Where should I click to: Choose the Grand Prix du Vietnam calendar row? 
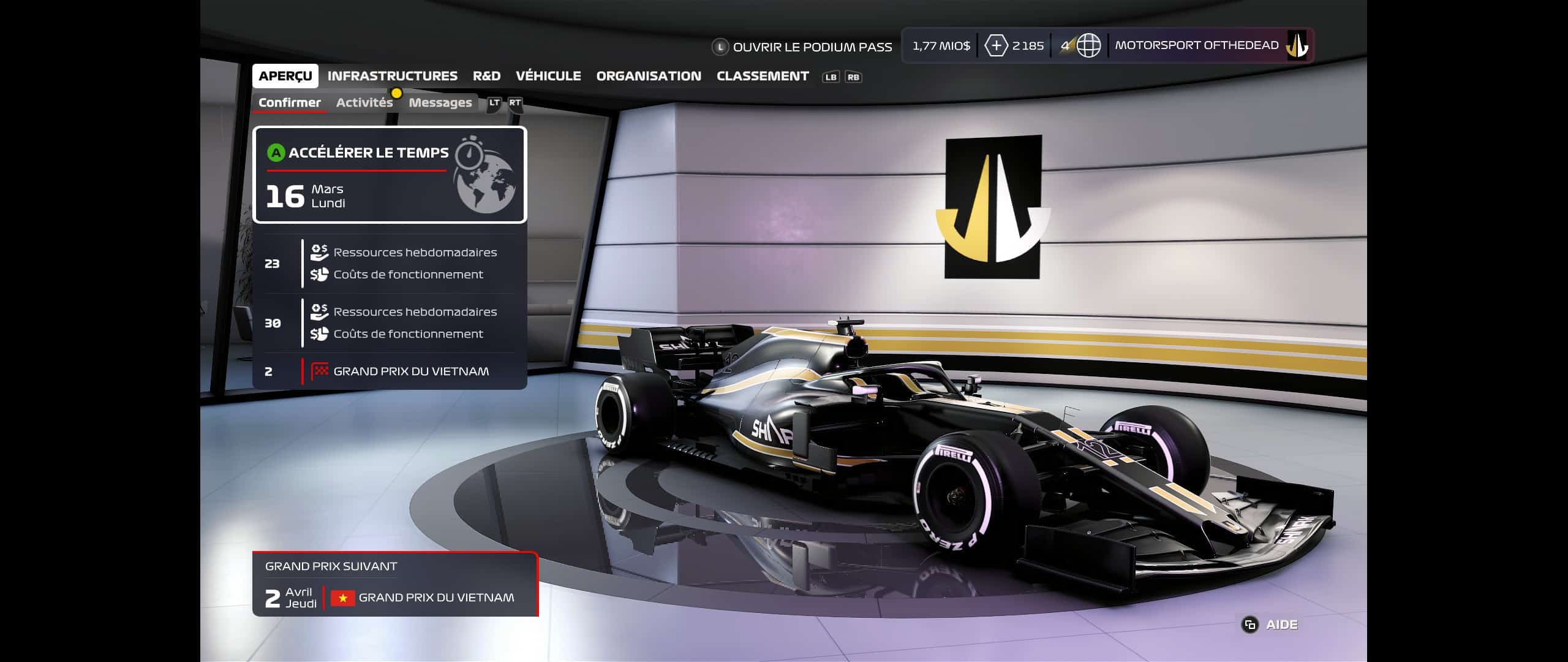[390, 371]
